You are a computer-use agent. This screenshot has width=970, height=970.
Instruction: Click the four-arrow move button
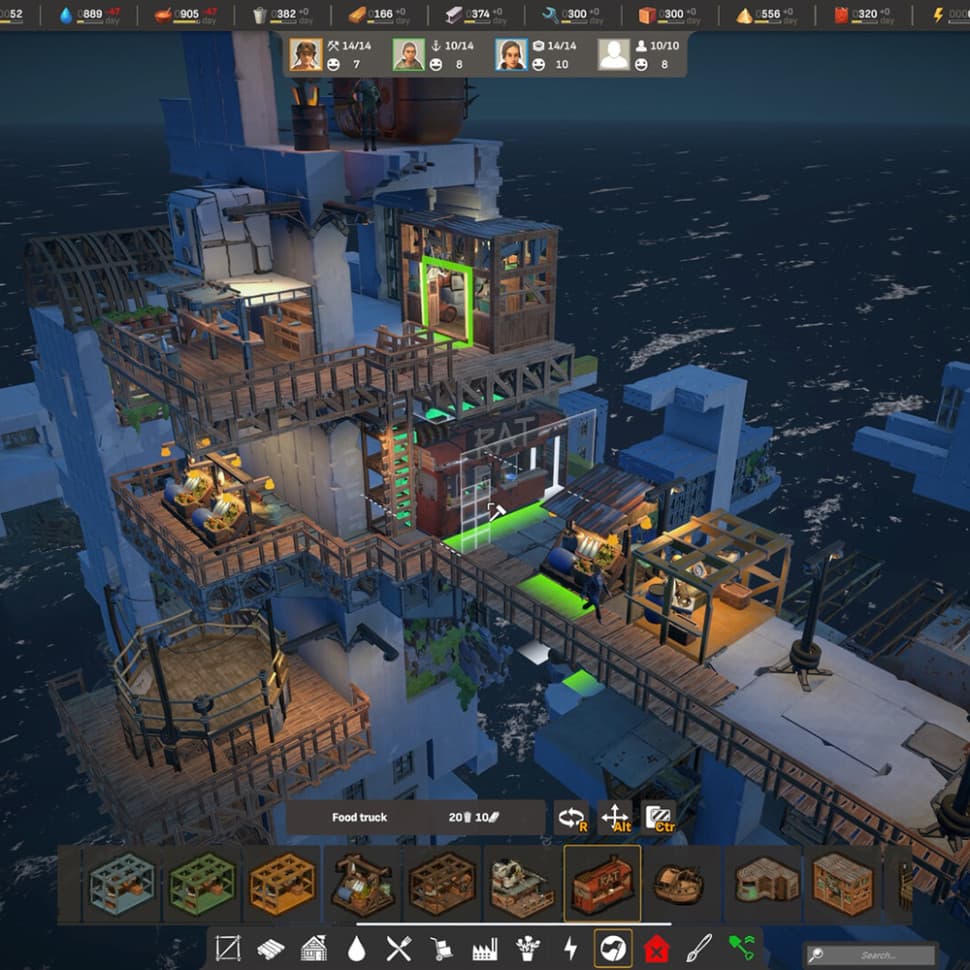[x=615, y=818]
